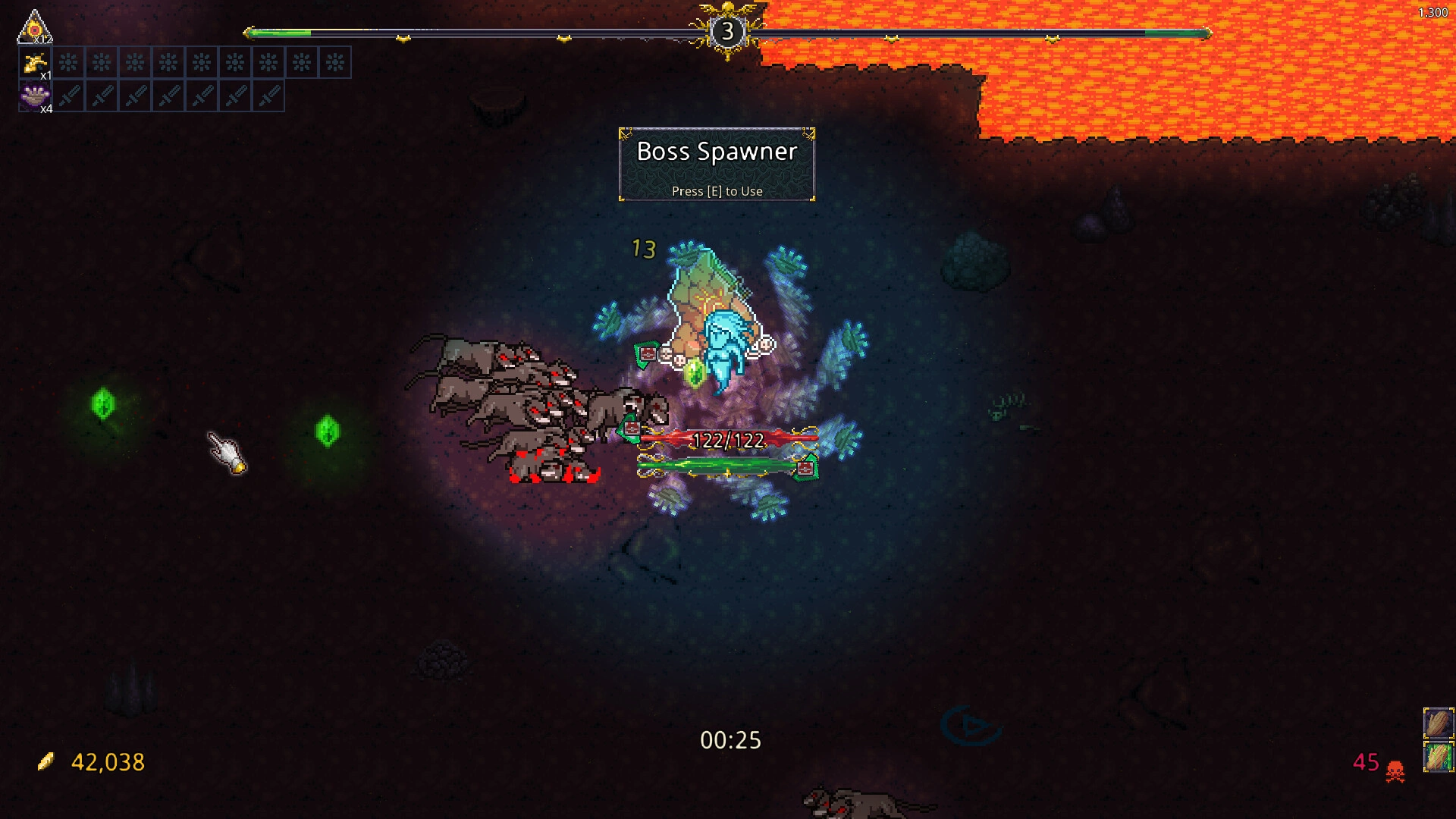The image size is (1456, 819).
Task: Click the right-side experience bar near 1.300
Action: point(1175,33)
